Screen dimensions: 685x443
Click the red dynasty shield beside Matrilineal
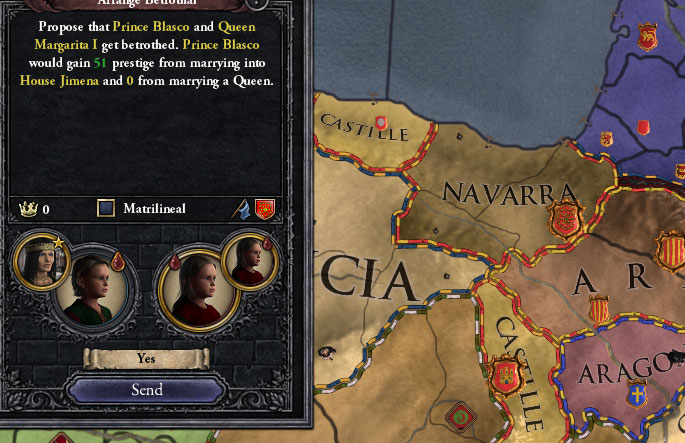[265, 209]
